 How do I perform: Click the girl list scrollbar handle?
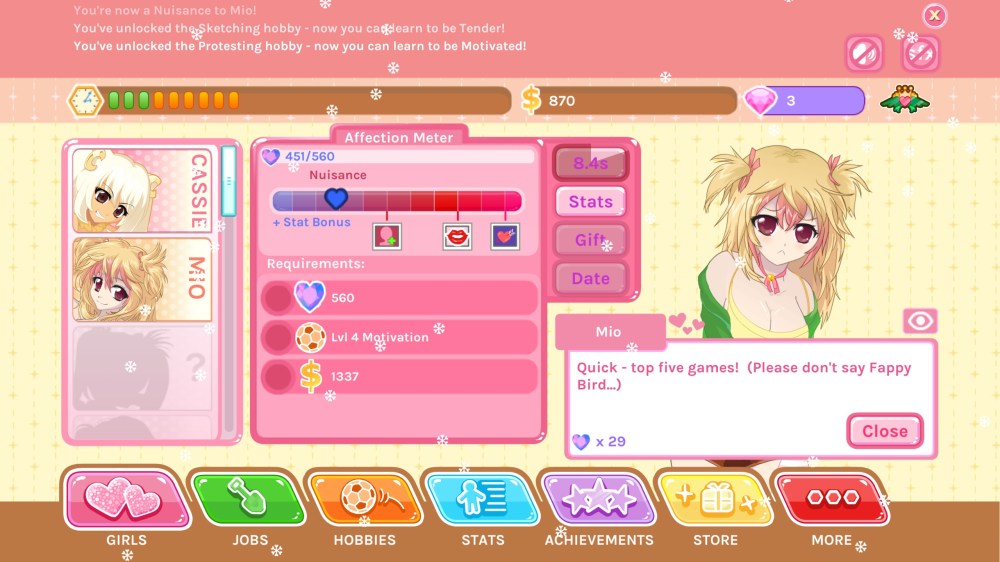[229, 181]
